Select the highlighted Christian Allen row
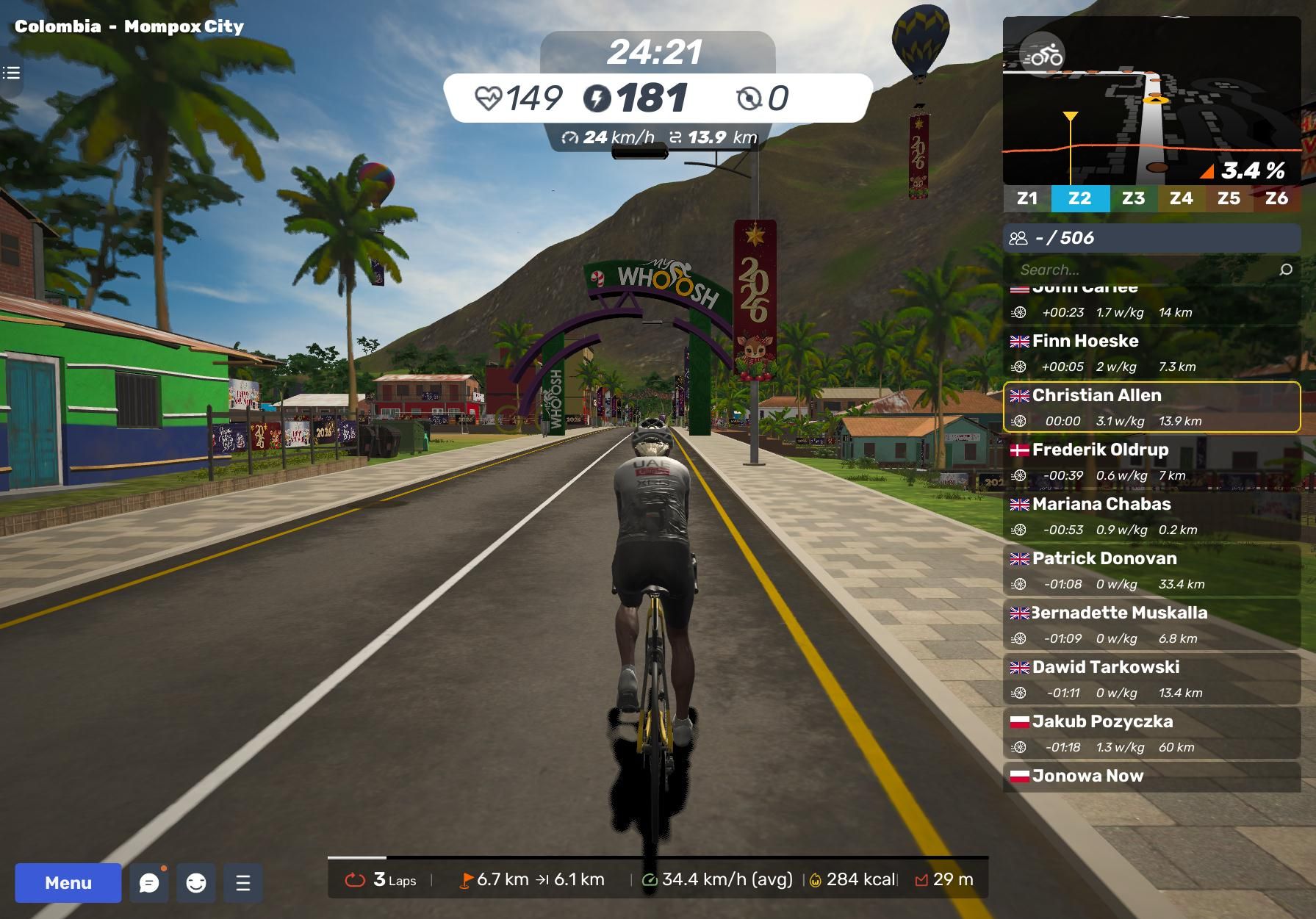Image resolution: width=1316 pixels, height=919 pixels. (1151, 407)
